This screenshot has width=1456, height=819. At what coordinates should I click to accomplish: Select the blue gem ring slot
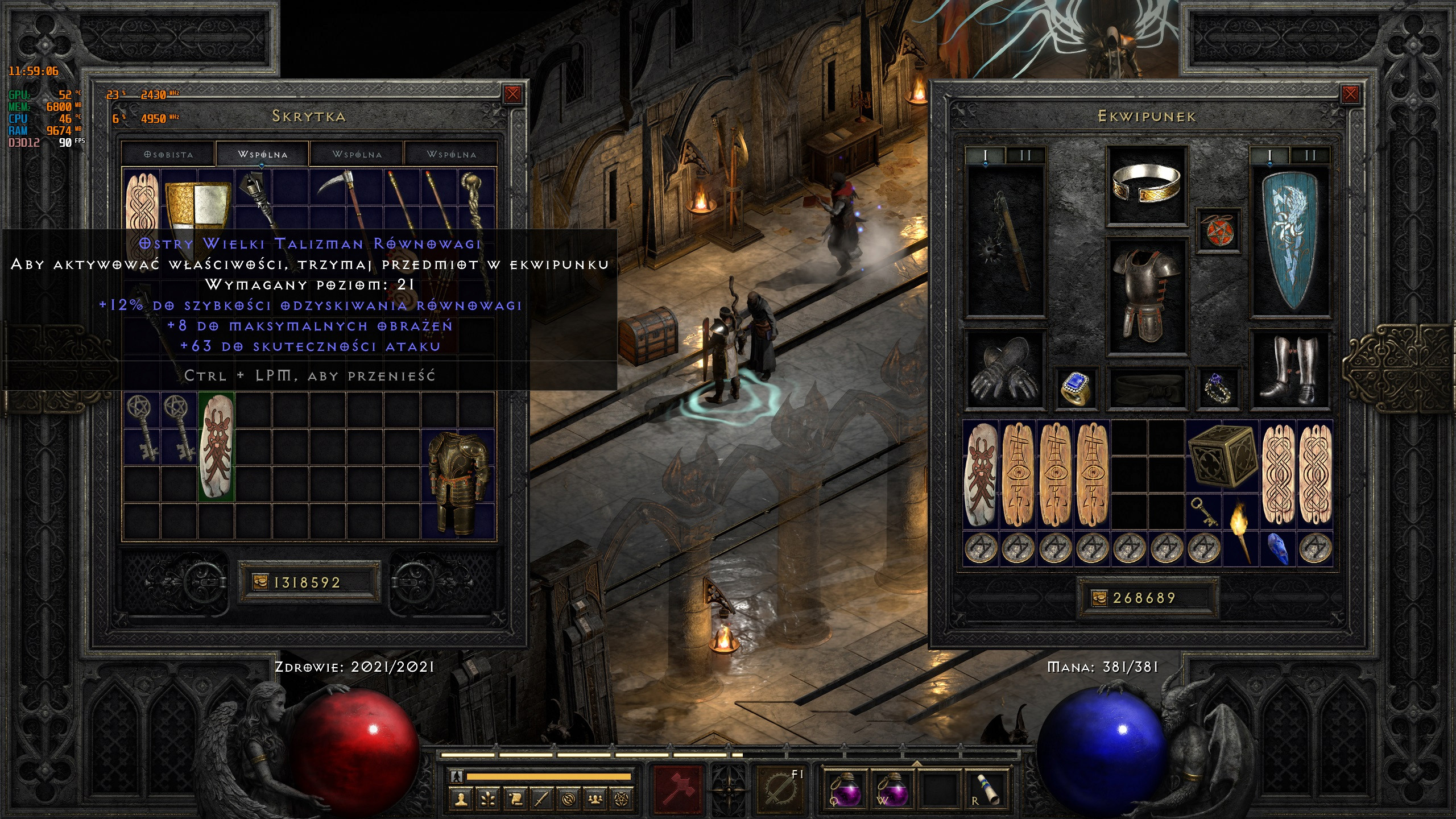1076,388
